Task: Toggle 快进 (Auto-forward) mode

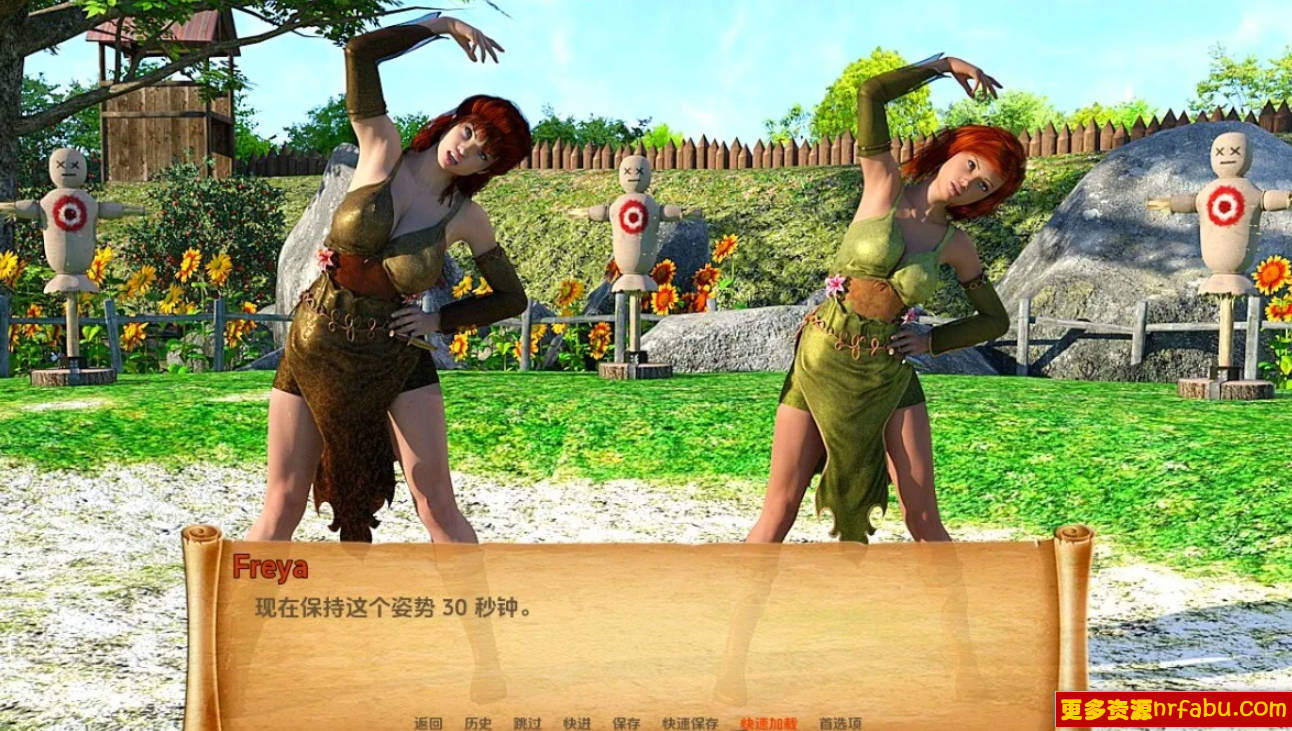Action: click(x=578, y=721)
